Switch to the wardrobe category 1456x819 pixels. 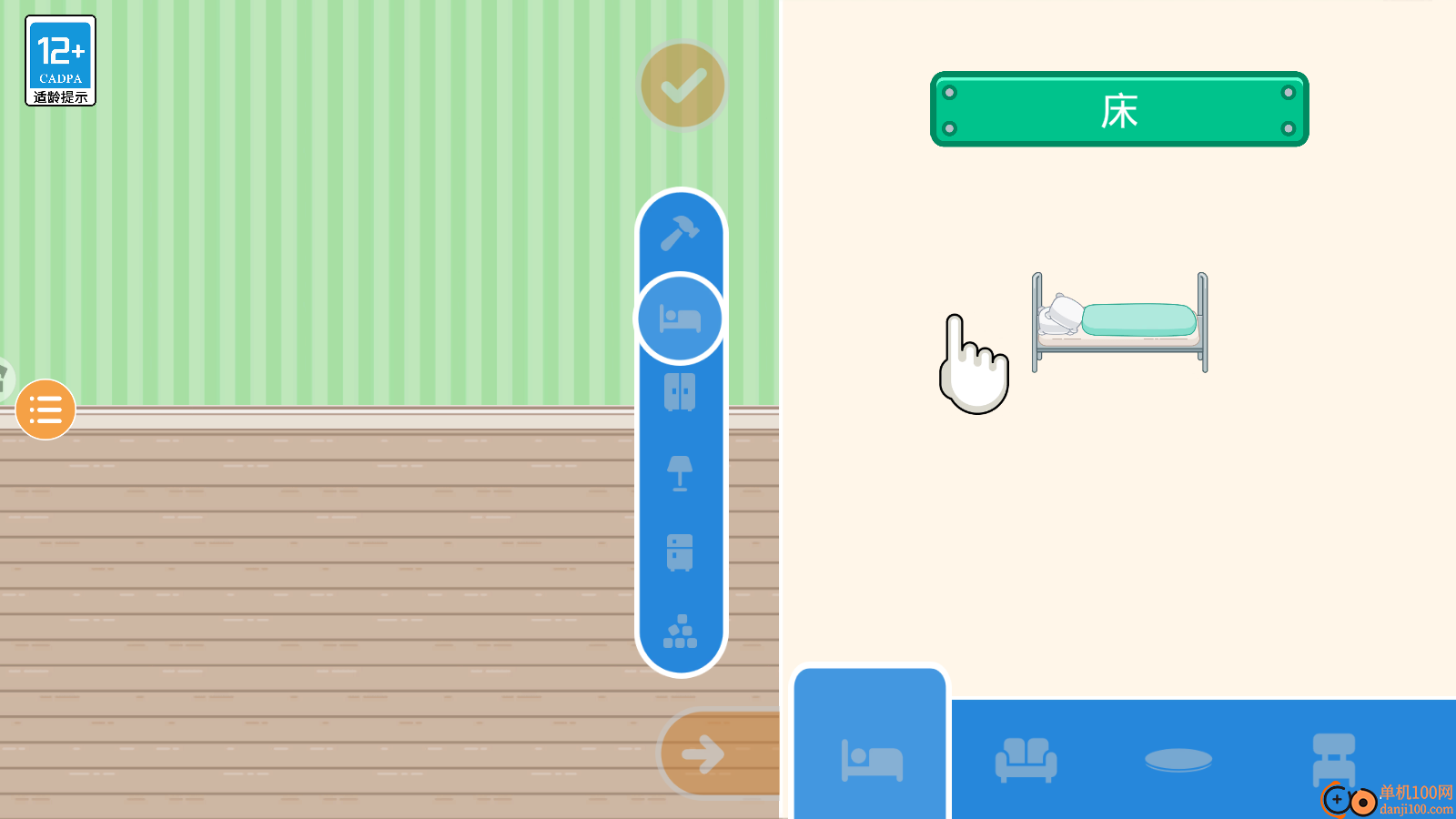[x=680, y=392]
